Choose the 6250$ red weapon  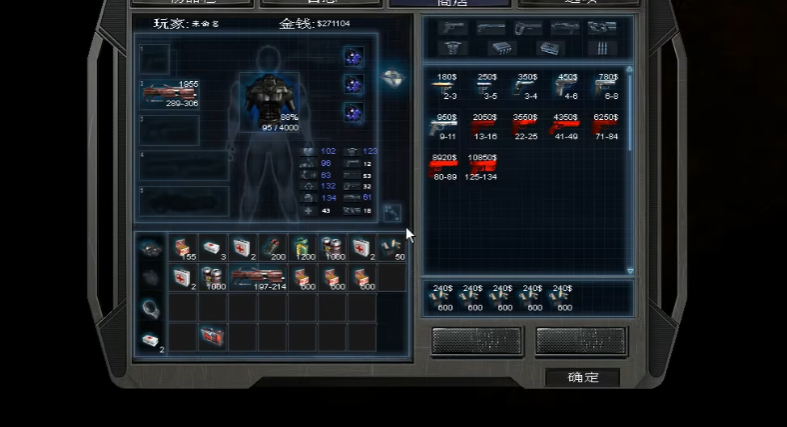point(606,126)
